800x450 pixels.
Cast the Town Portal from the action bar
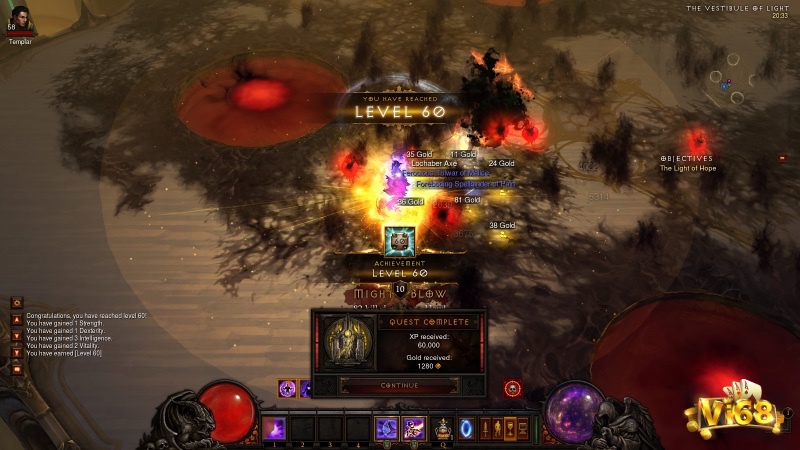click(x=467, y=428)
